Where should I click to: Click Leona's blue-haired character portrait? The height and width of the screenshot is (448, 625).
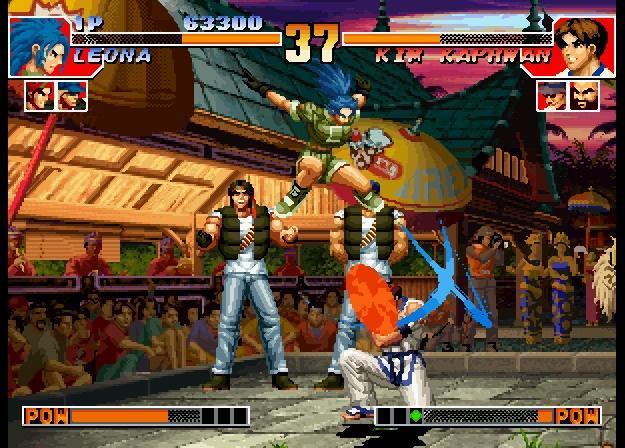[x=38, y=45]
